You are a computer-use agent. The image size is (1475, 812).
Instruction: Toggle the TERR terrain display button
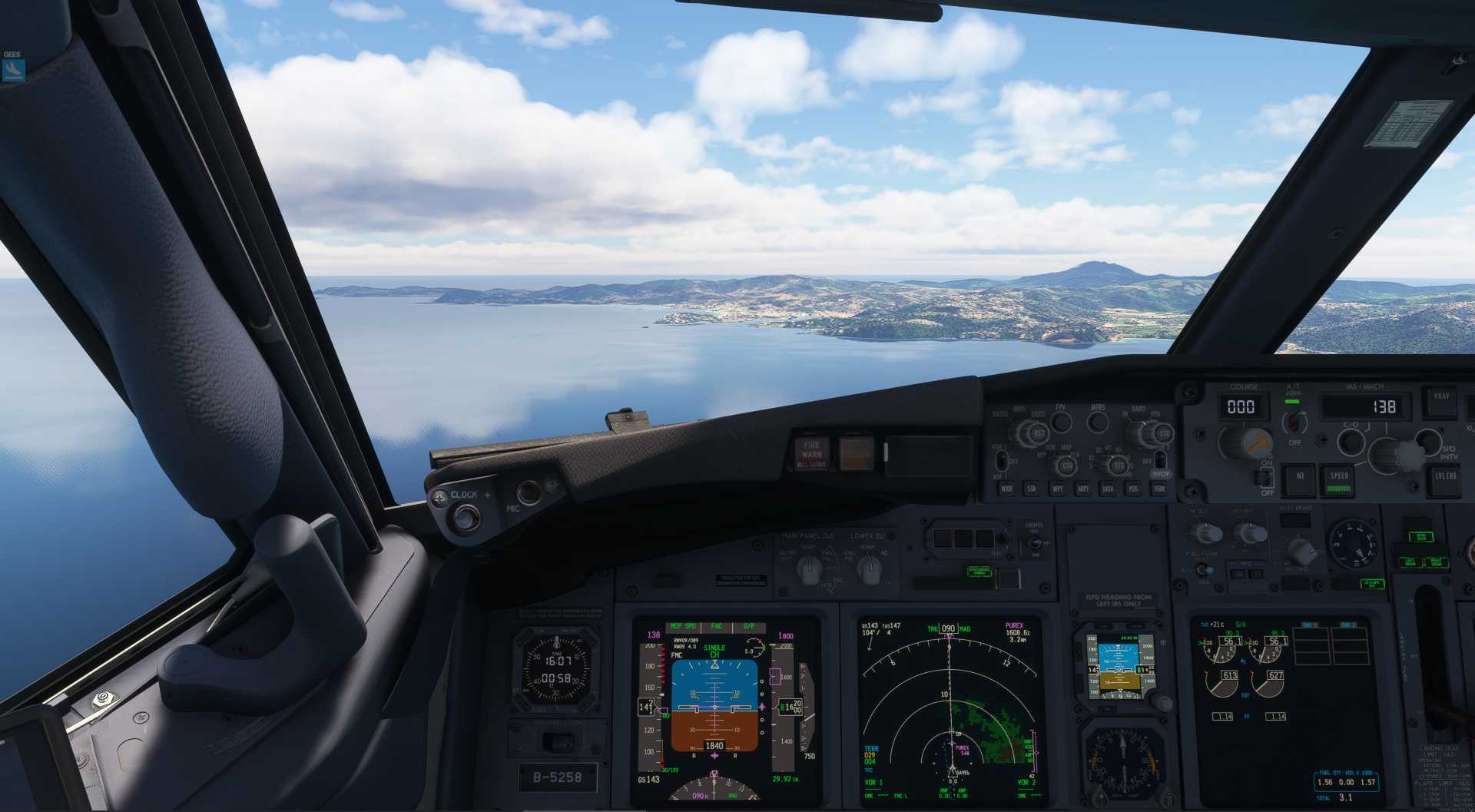tap(1159, 489)
